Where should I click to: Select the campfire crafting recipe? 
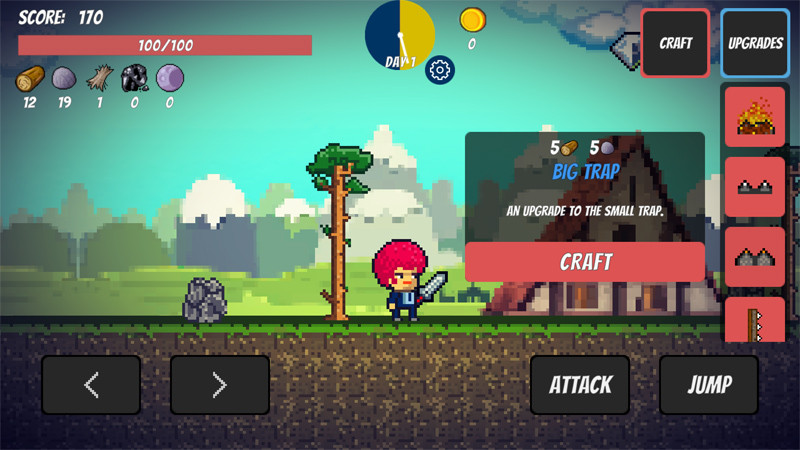point(754,117)
